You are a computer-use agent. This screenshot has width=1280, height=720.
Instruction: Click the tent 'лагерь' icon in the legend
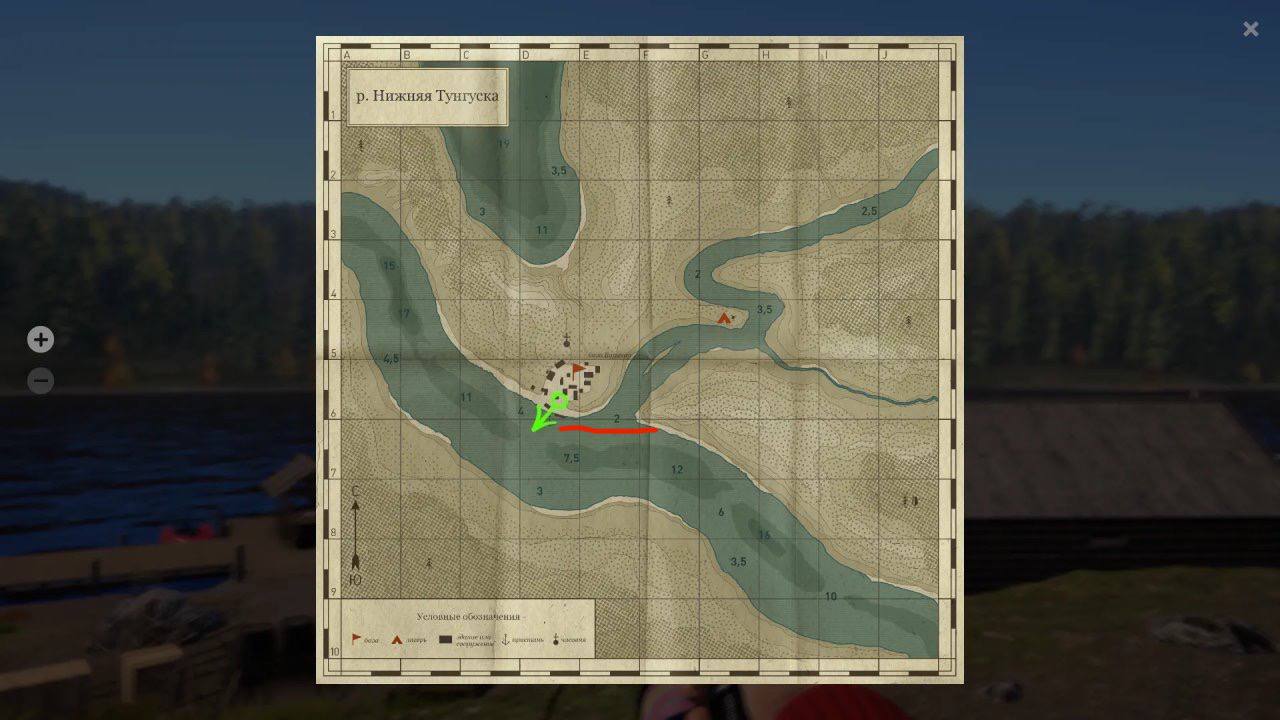click(x=396, y=640)
